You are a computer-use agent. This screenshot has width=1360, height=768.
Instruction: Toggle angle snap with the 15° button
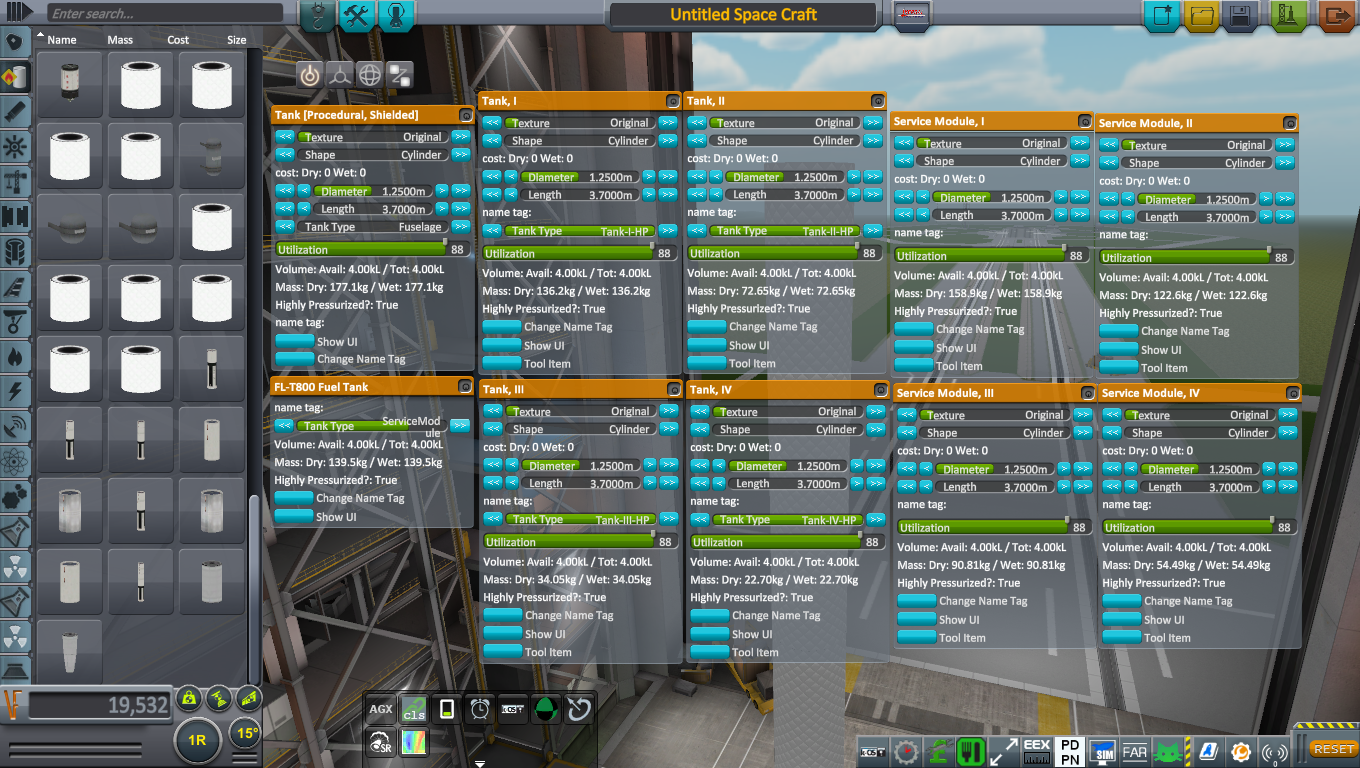coord(243,733)
